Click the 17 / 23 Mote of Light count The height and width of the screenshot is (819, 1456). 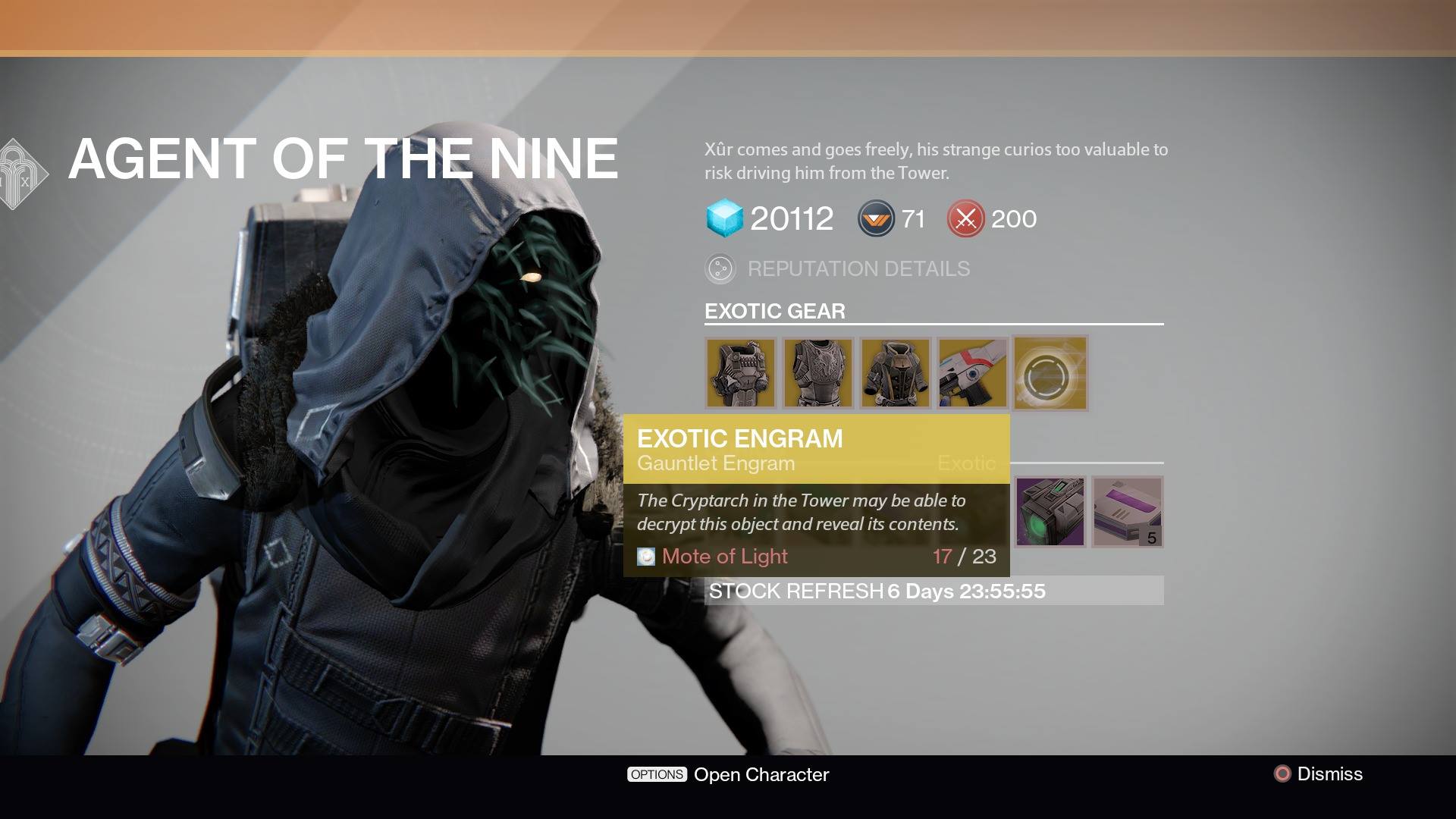965,556
